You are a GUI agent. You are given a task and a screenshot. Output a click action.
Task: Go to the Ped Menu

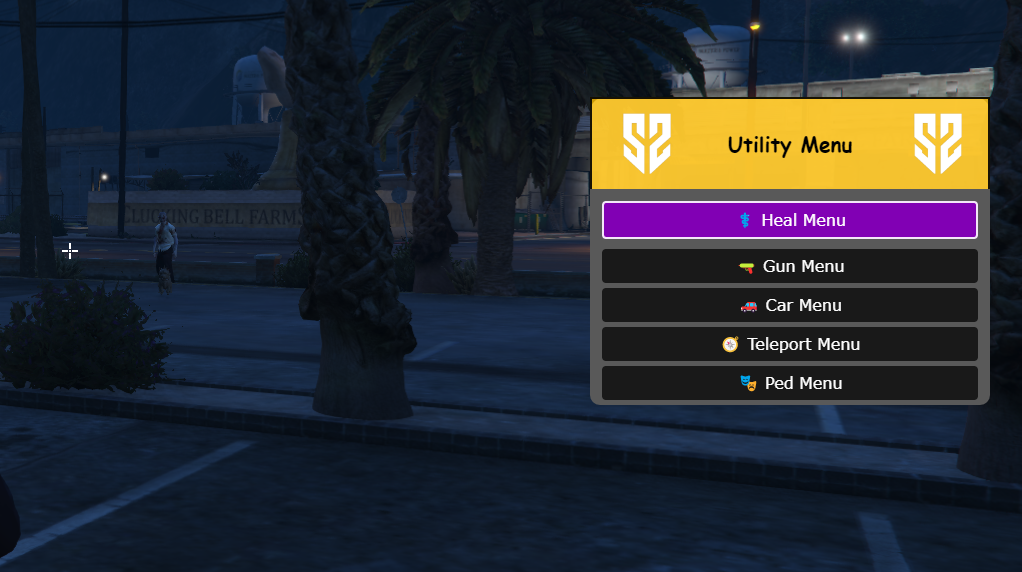coord(789,383)
